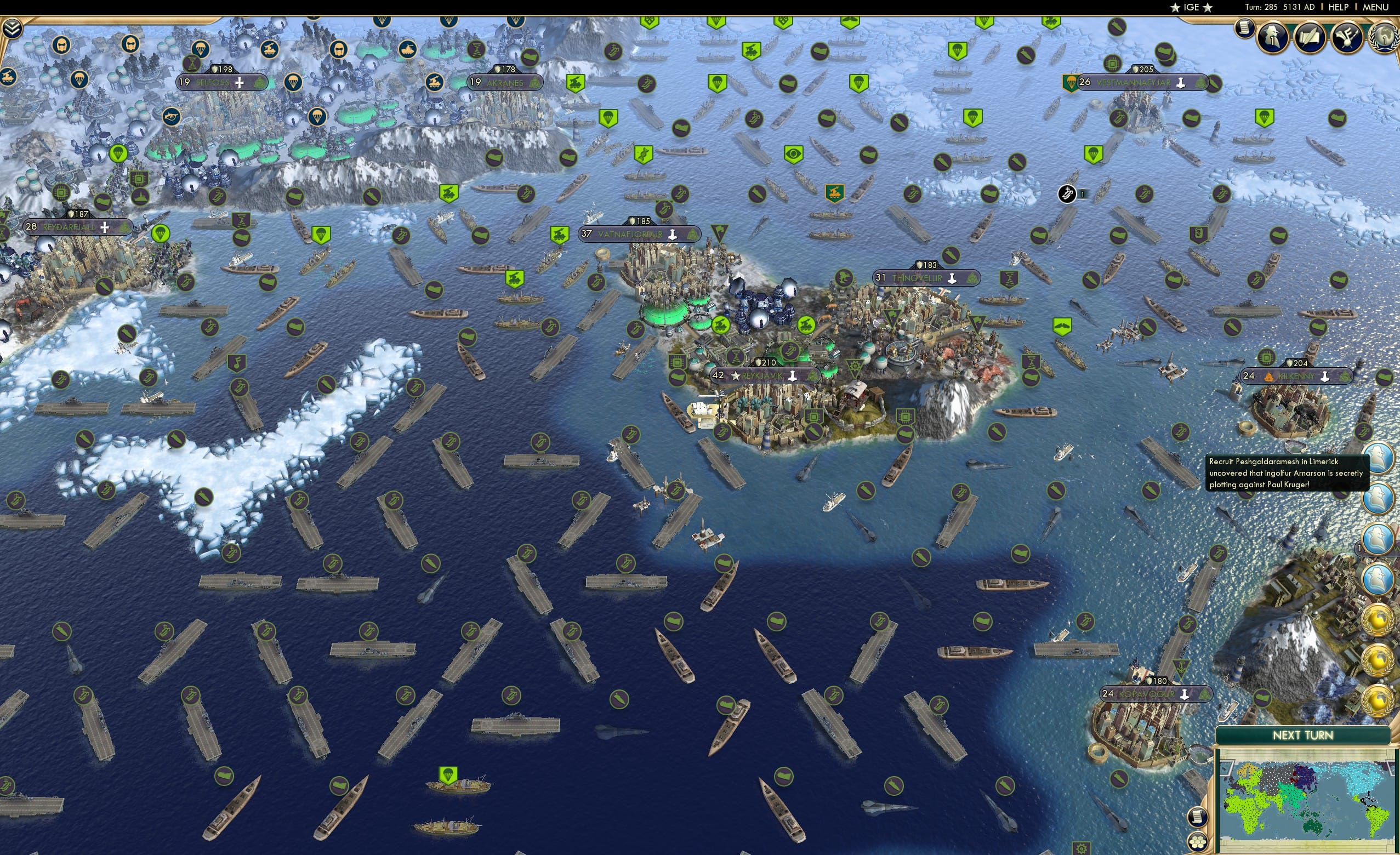Click the small chronicle scroll icon top right
This screenshot has width=1400, height=855.
pos(1245,30)
